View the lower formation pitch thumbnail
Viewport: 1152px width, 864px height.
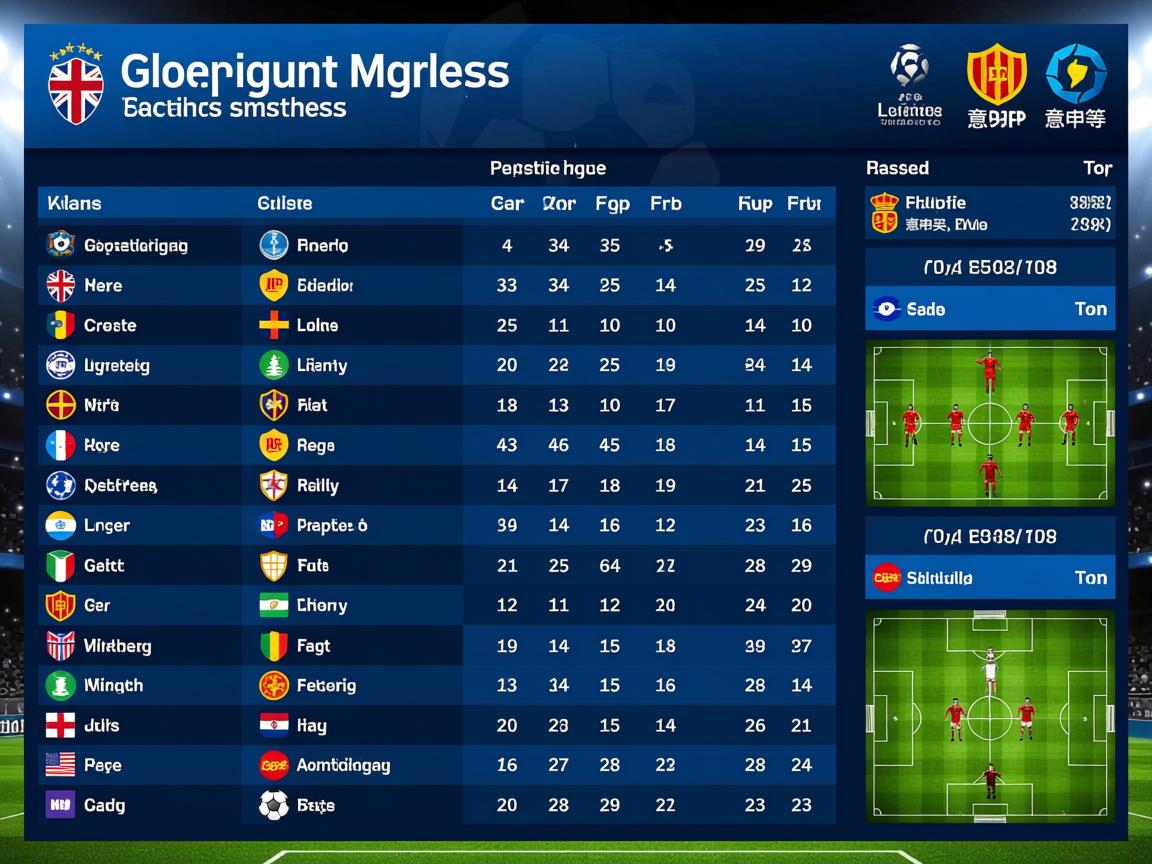989,717
